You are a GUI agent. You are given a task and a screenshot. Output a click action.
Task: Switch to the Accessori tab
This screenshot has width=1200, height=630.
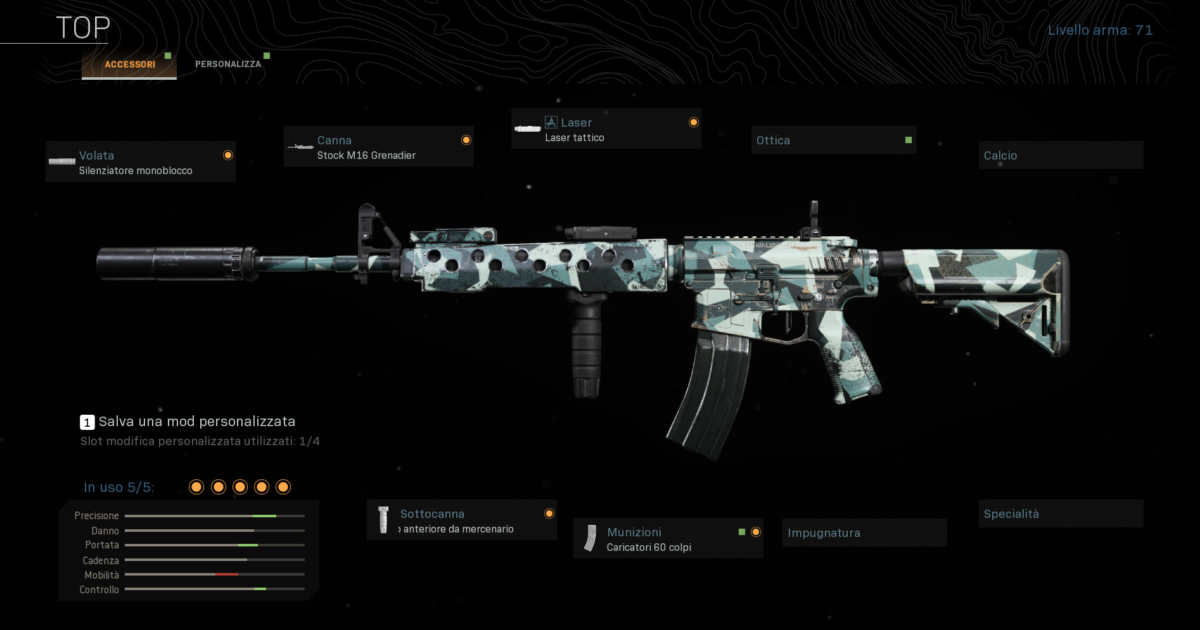(130, 64)
